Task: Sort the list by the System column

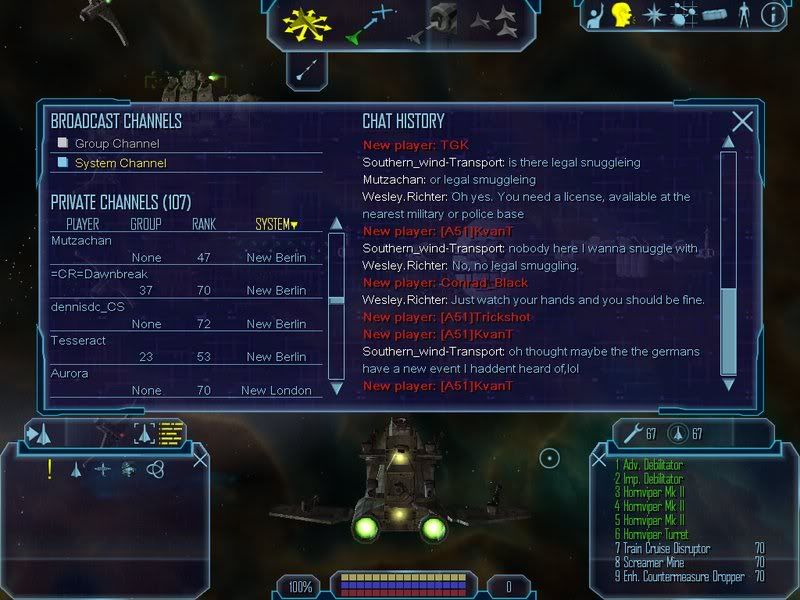Action: (276, 224)
